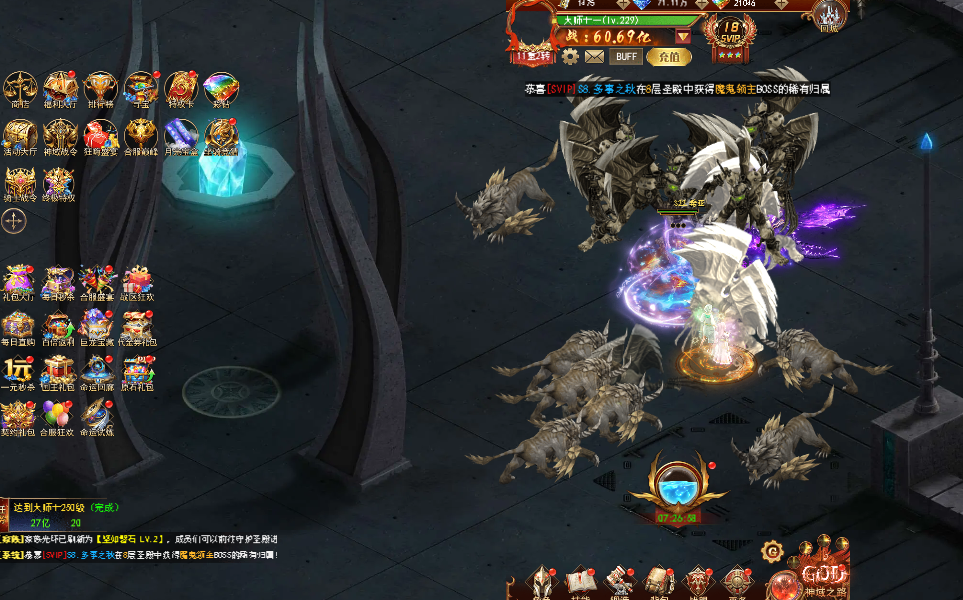Open the 骑士战令 knight pass icon

click(20, 182)
